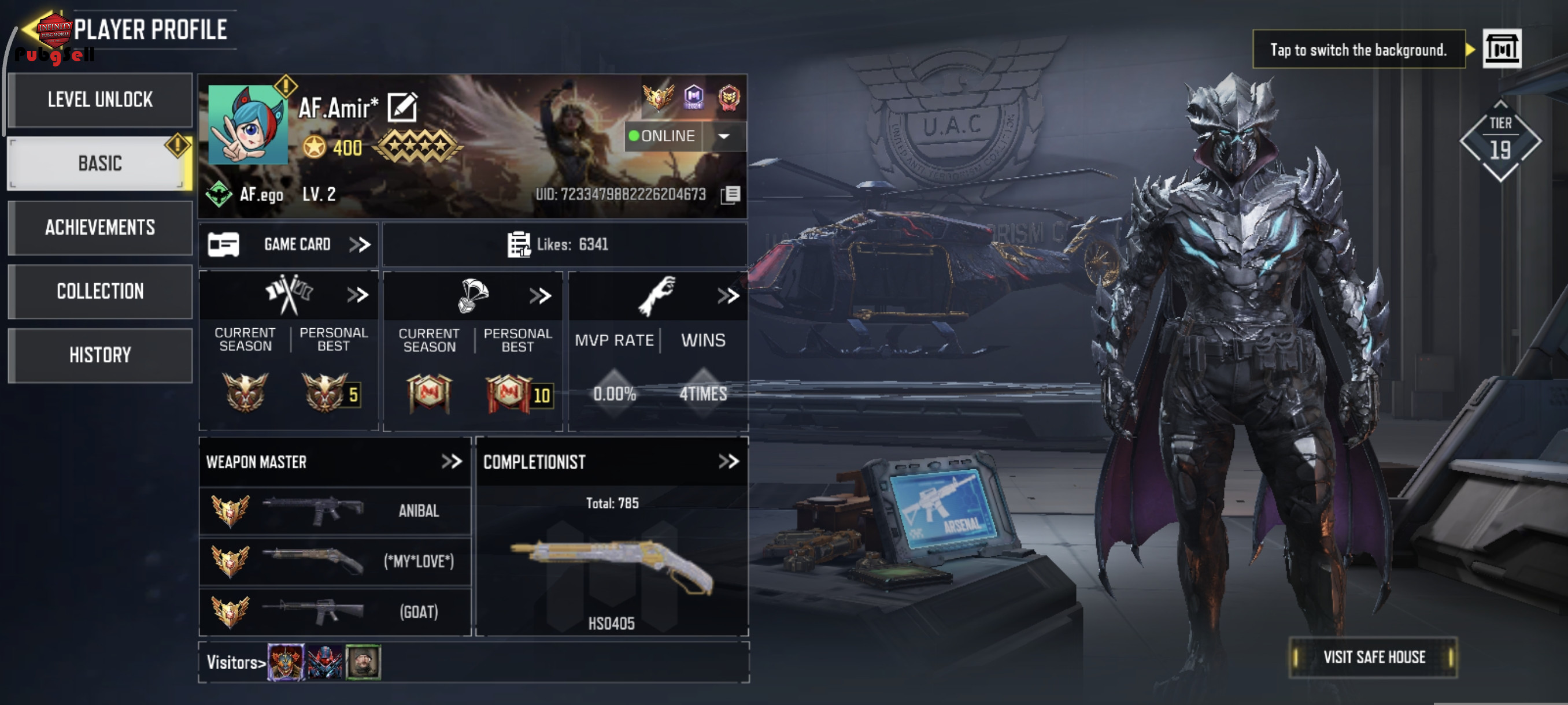Switch to the Basic tab

tap(100, 164)
